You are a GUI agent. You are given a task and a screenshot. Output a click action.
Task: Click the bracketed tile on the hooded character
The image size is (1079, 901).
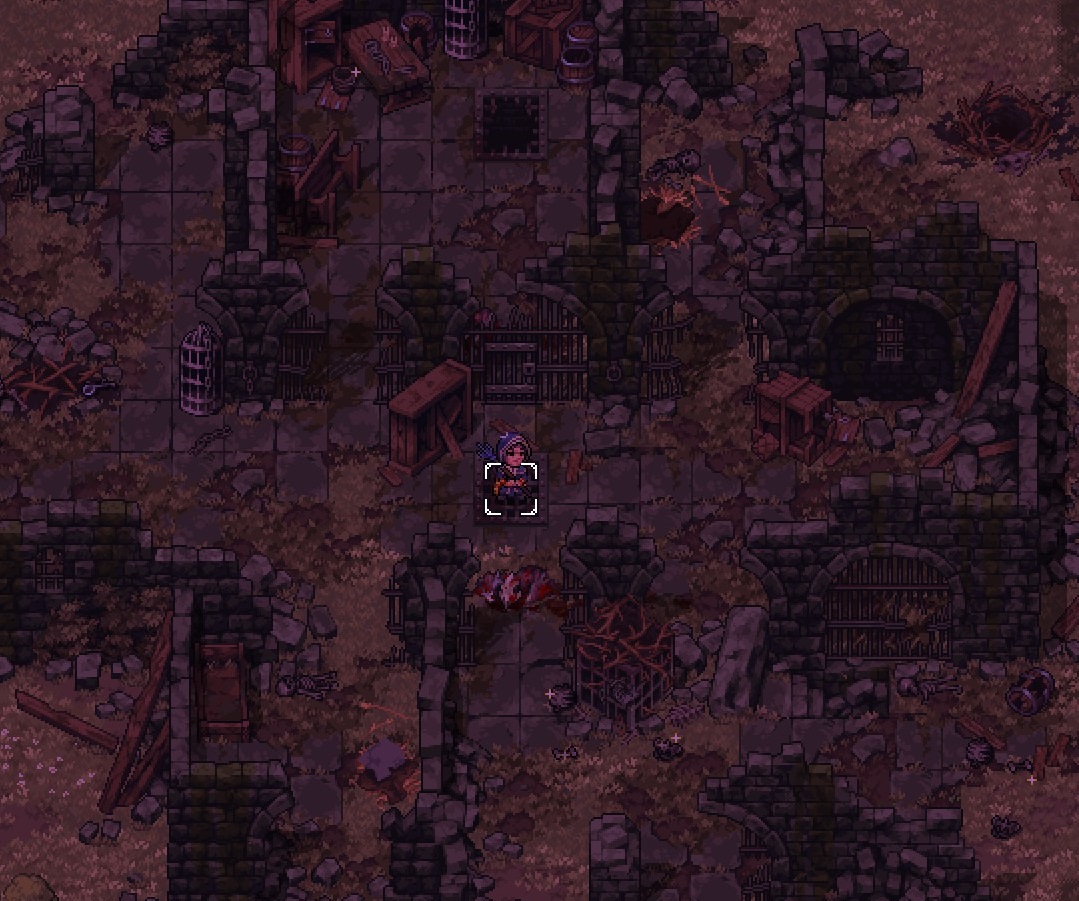(511, 489)
